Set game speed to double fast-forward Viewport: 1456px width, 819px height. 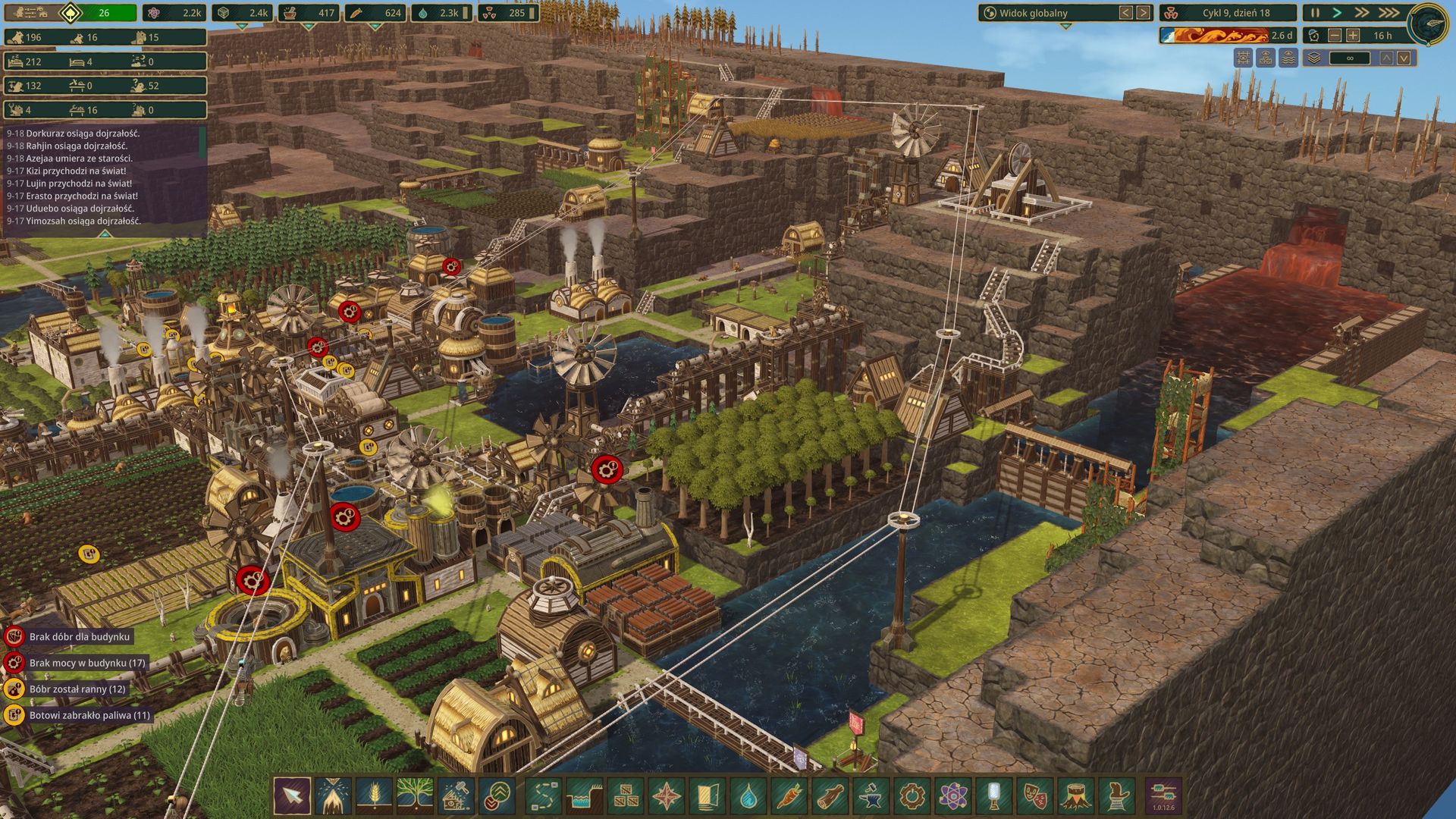(1363, 13)
